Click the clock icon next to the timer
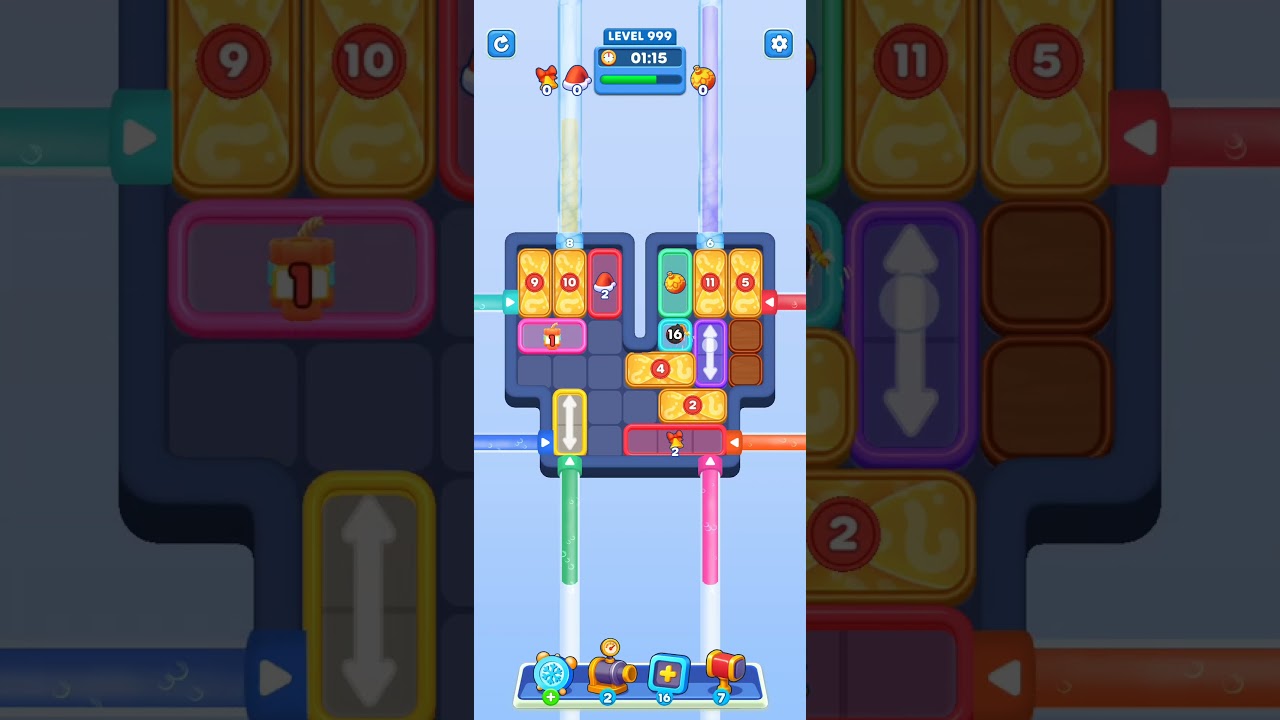 [606, 58]
